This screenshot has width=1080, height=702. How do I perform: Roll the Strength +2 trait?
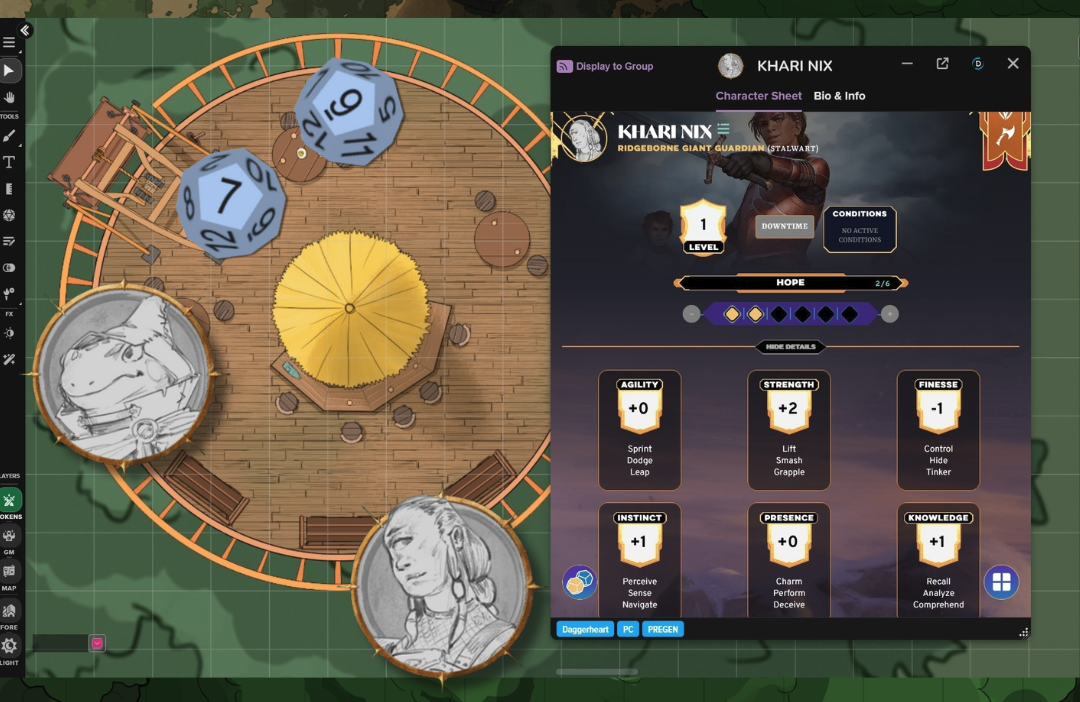[789, 408]
